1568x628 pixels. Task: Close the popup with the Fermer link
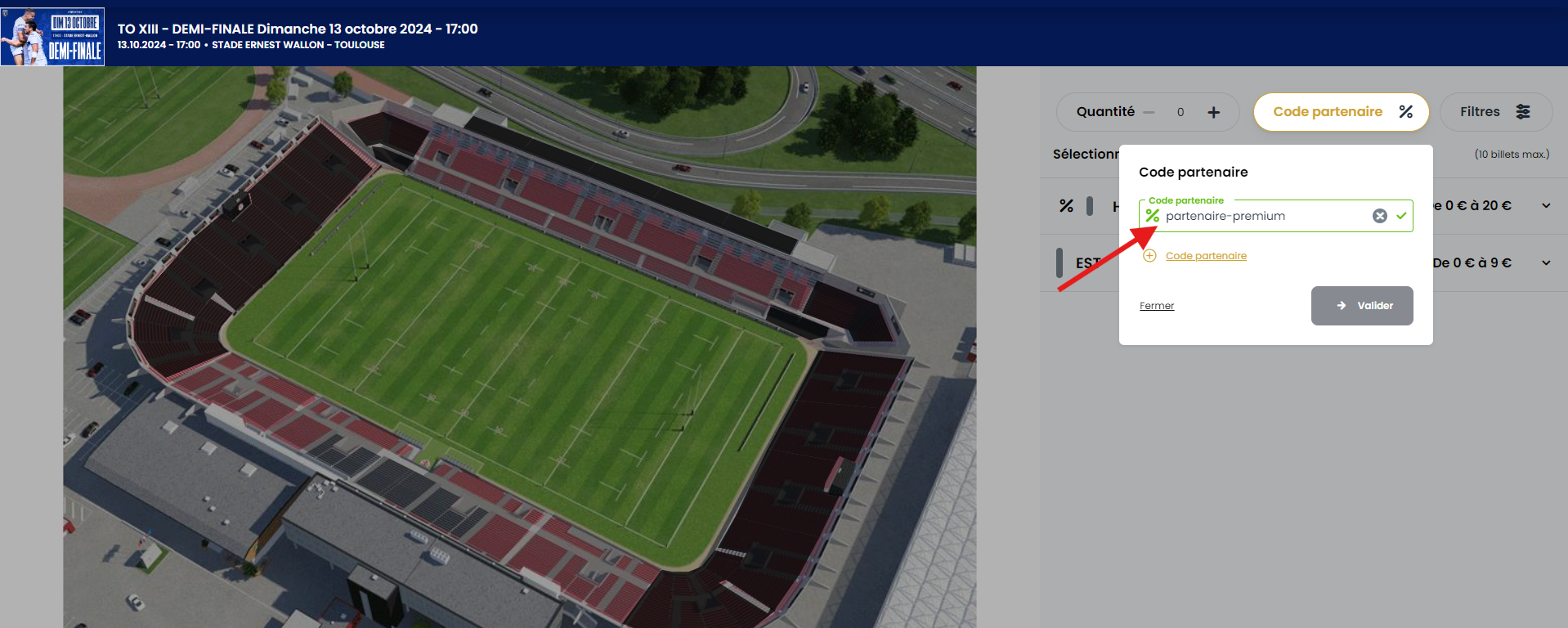pyautogui.click(x=1156, y=306)
